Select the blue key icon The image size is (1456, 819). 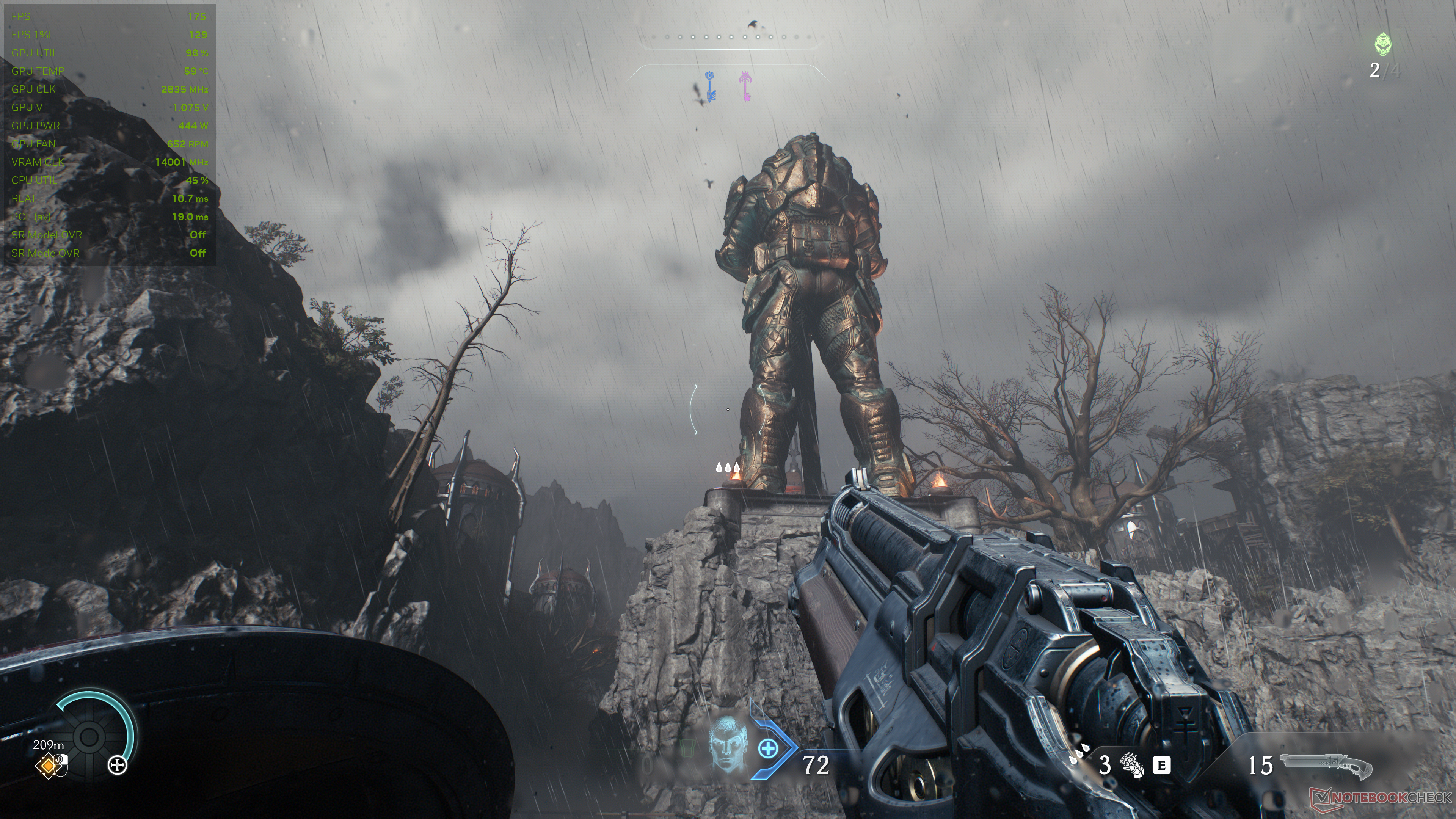[710, 86]
